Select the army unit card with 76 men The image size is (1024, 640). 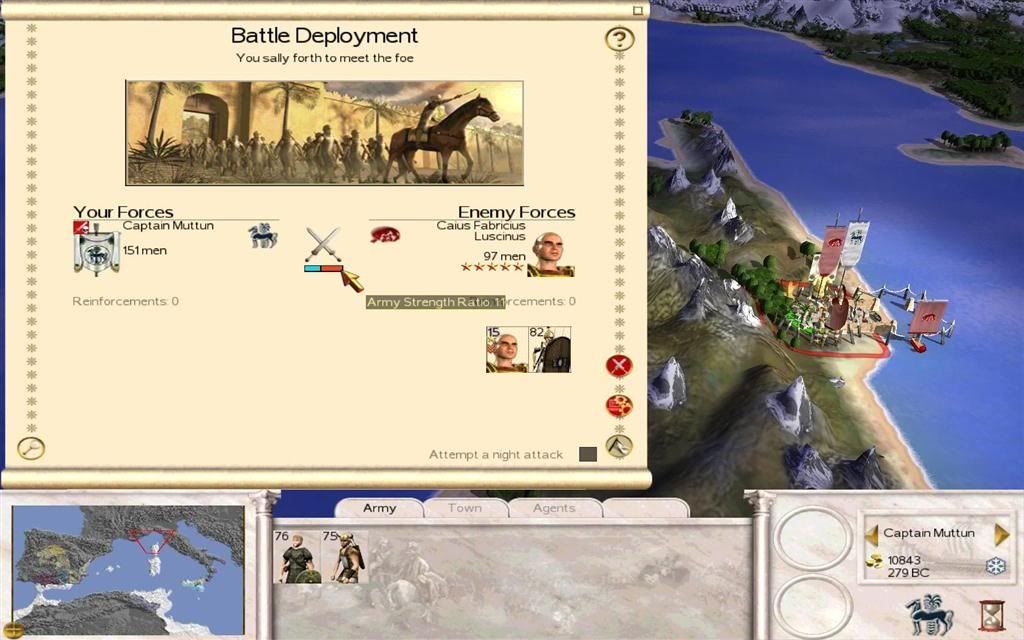tap(296, 557)
